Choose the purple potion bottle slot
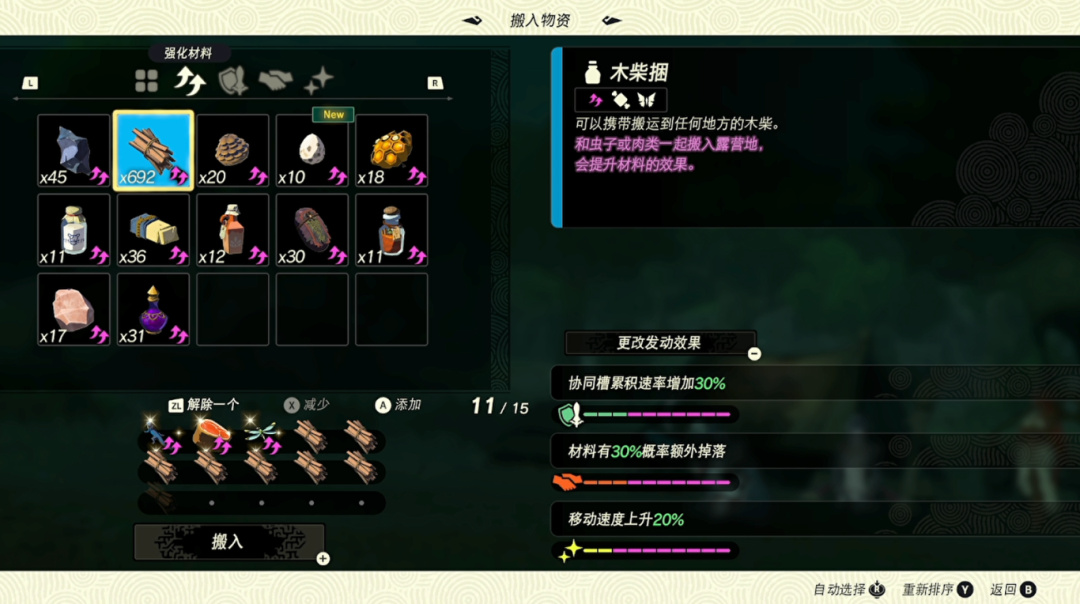The width and height of the screenshot is (1080, 604). pos(153,309)
